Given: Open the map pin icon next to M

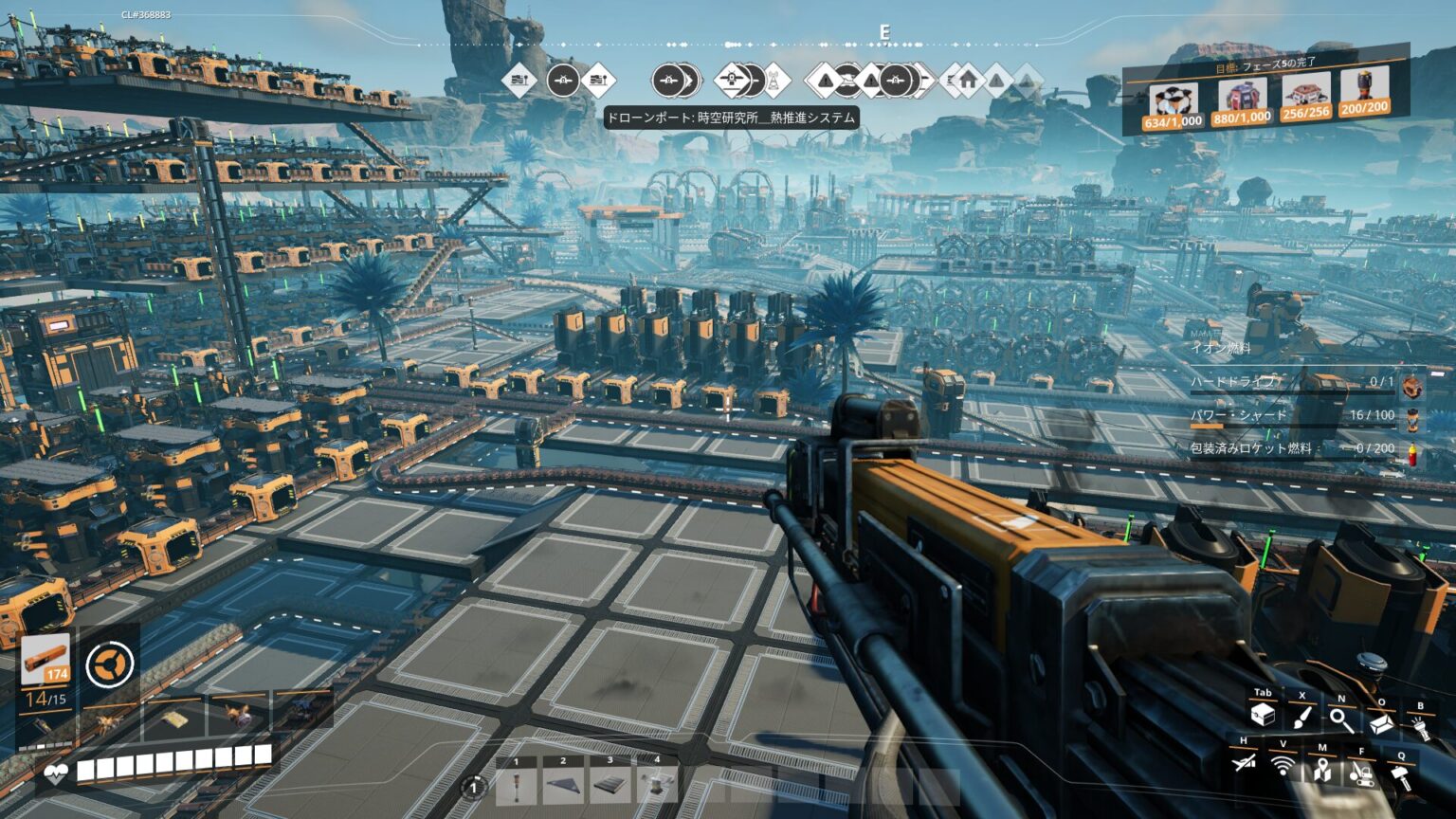Looking at the screenshot, I should [x=1322, y=771].
